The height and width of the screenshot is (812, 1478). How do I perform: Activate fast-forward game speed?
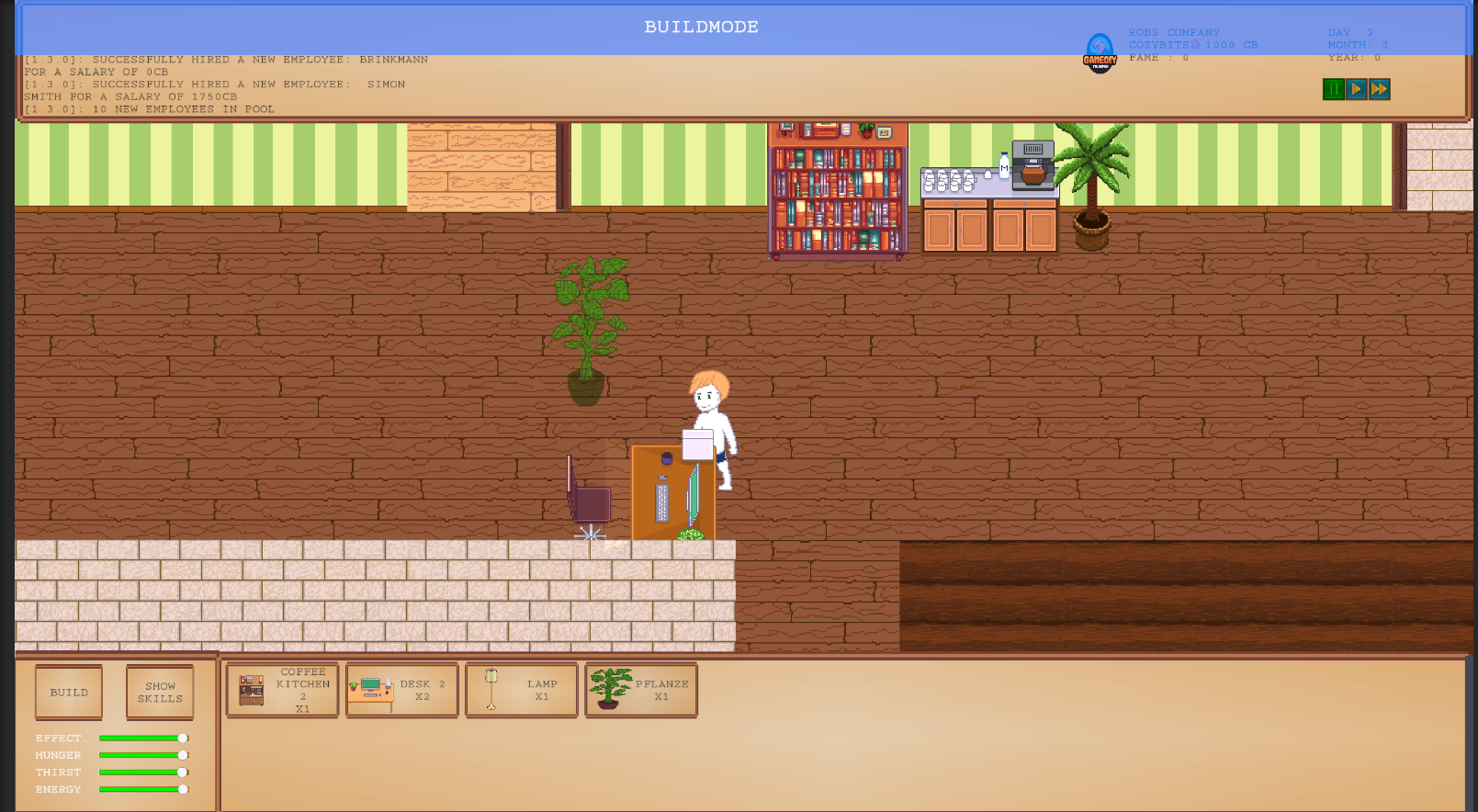(x=1379, y=89)
